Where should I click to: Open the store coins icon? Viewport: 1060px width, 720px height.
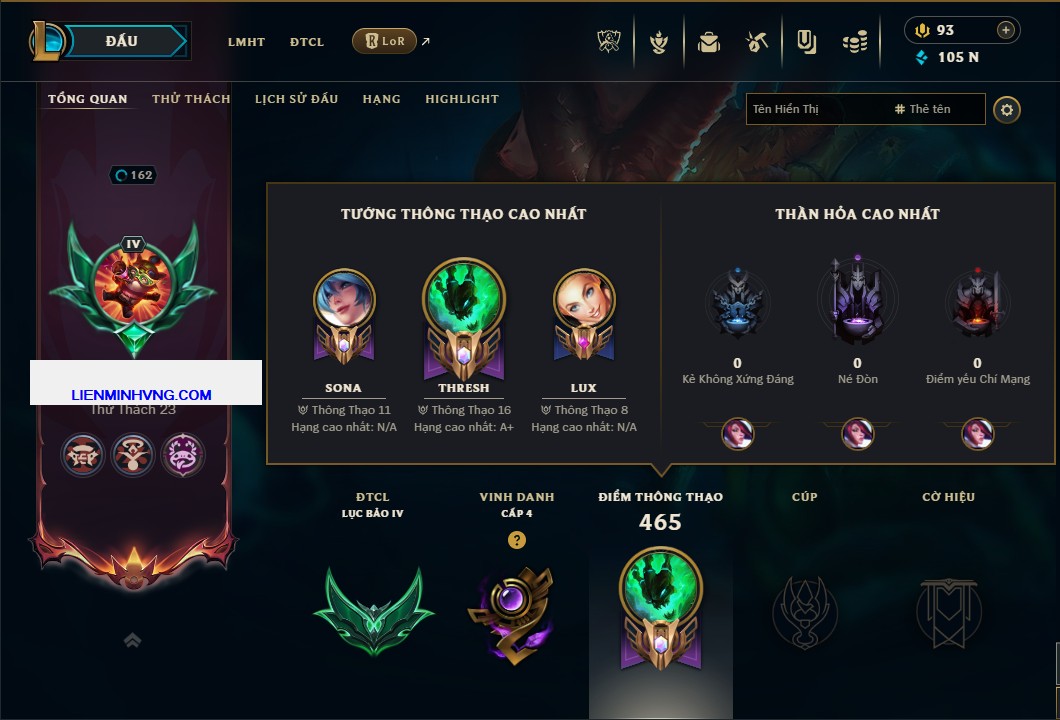(854, 42)
